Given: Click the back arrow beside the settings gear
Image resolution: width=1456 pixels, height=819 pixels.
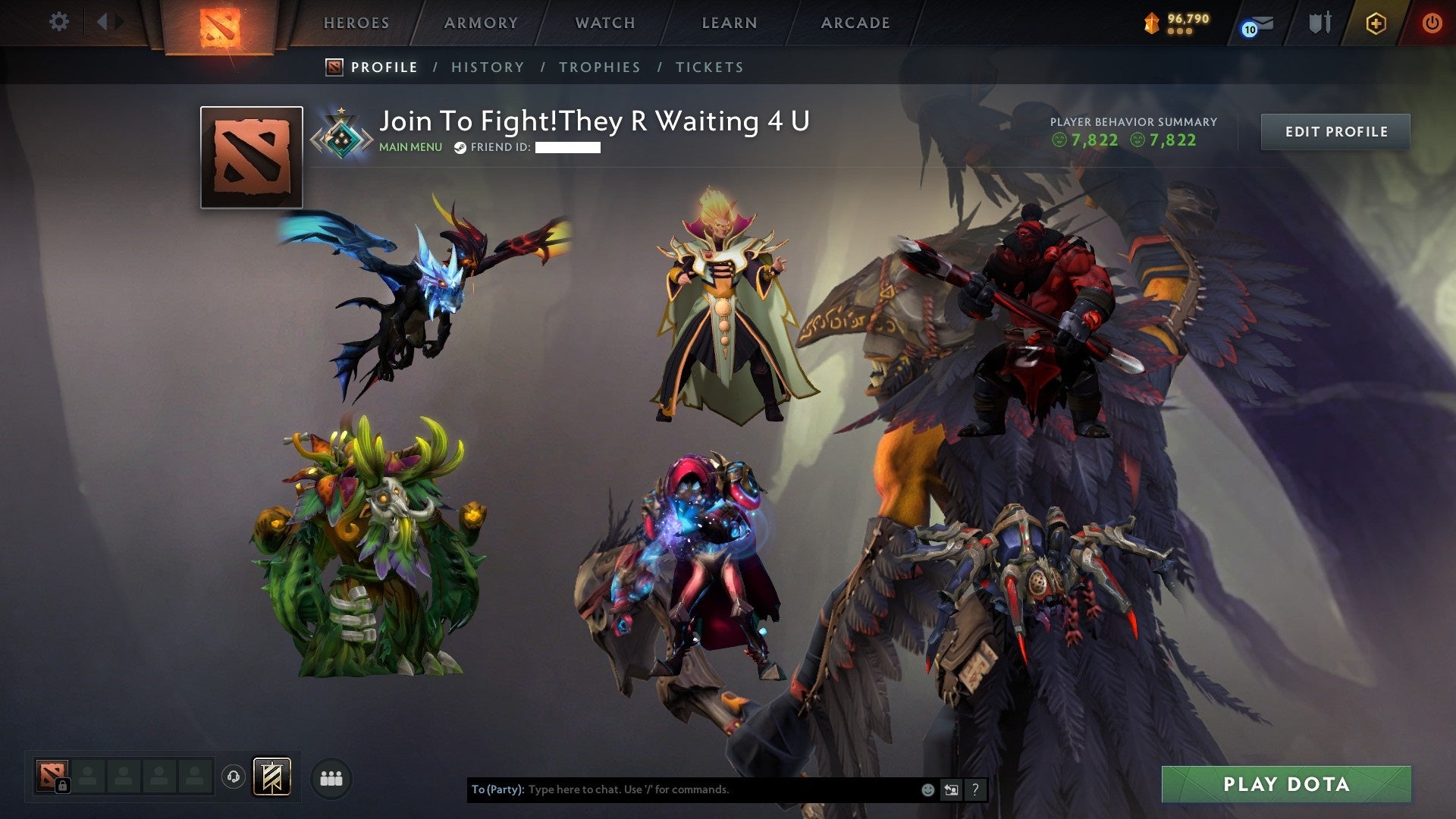Looking at the screenshot, I should [x=103, y=22].
